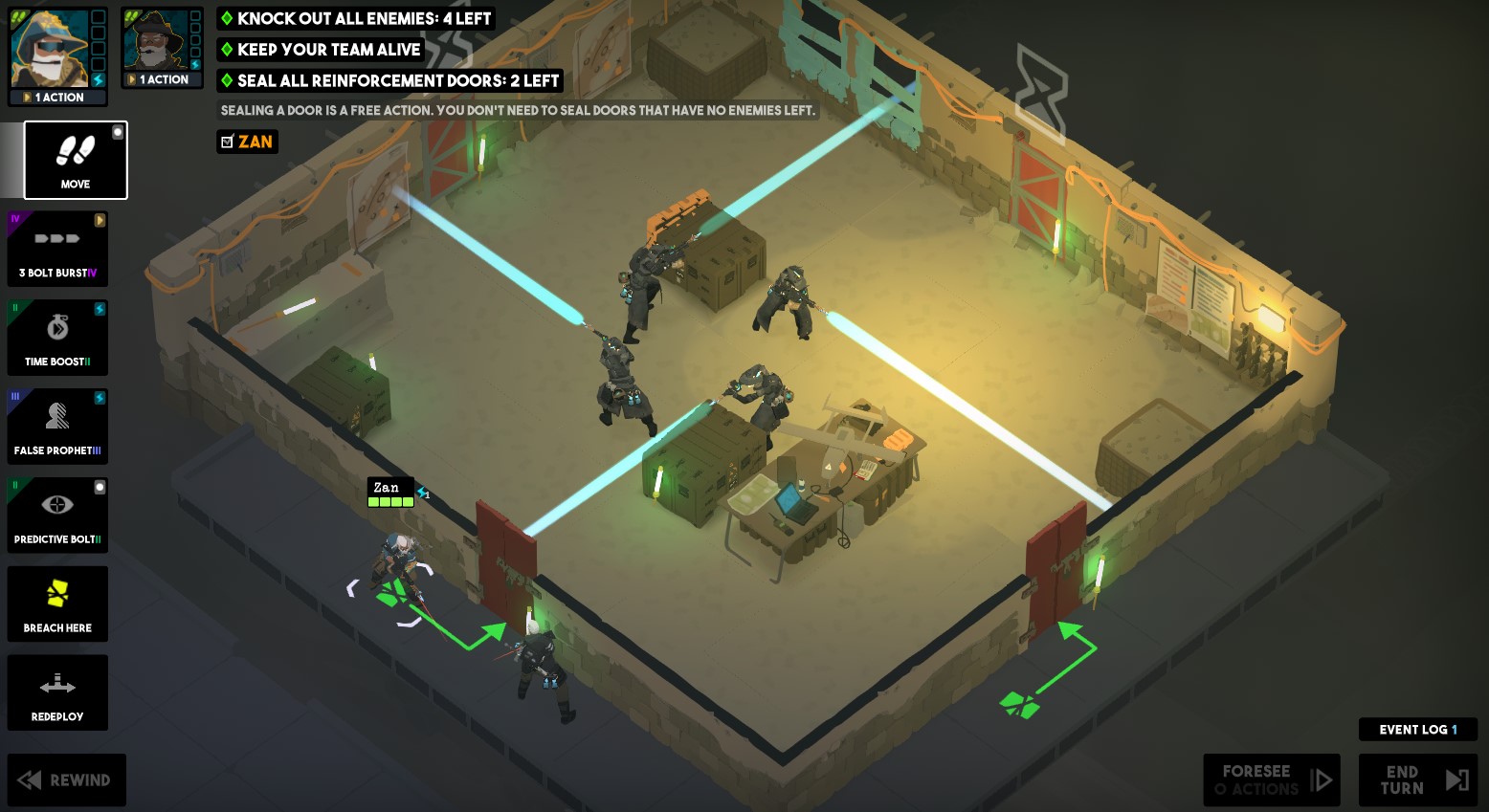Click the Foresee 0 Actions button
1489x812 pixels.
click(x=1271, y=779)
